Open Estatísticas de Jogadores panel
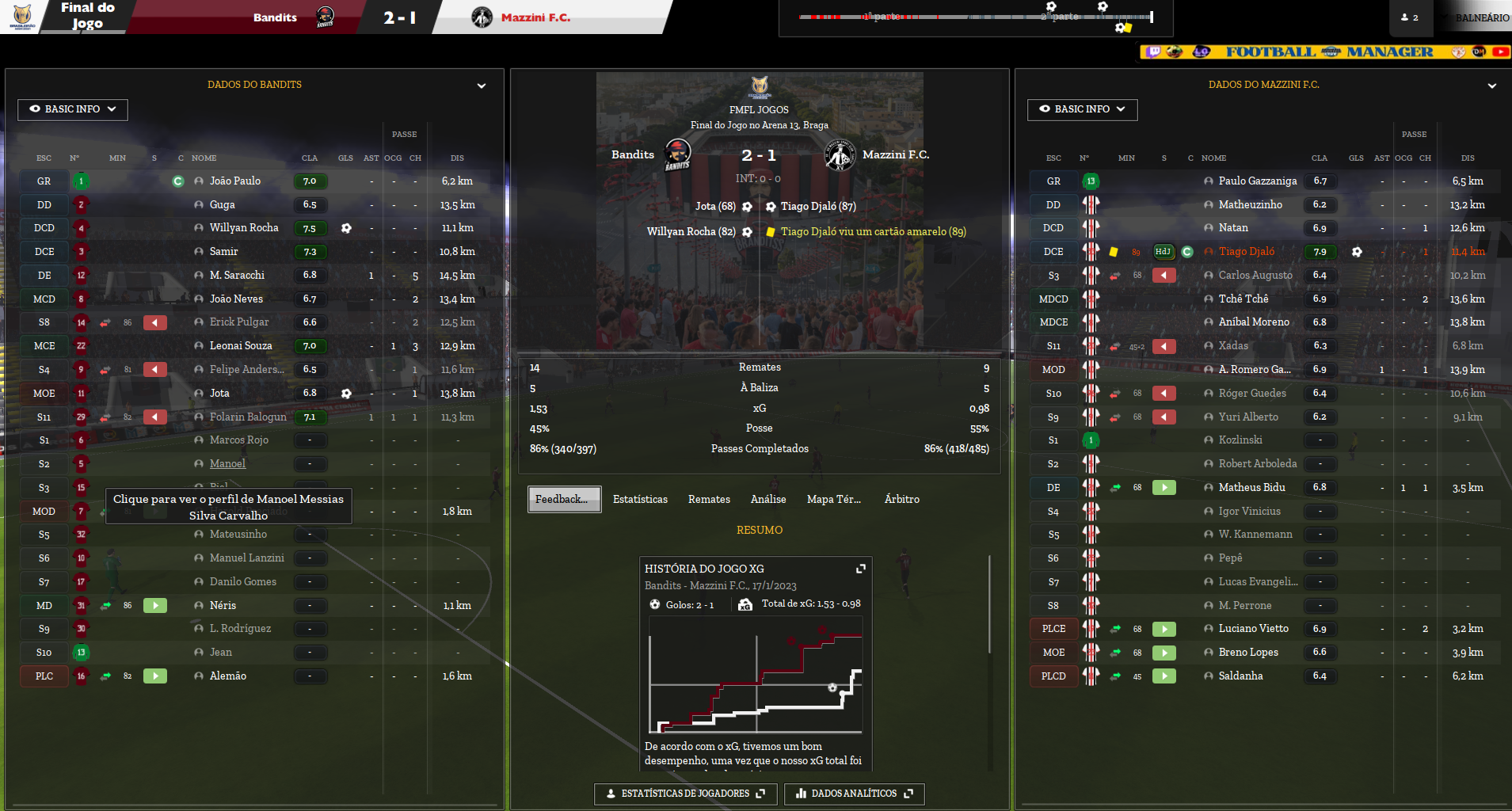The image size is (1512, 811). pyautogui.click(x=685, y=793)
